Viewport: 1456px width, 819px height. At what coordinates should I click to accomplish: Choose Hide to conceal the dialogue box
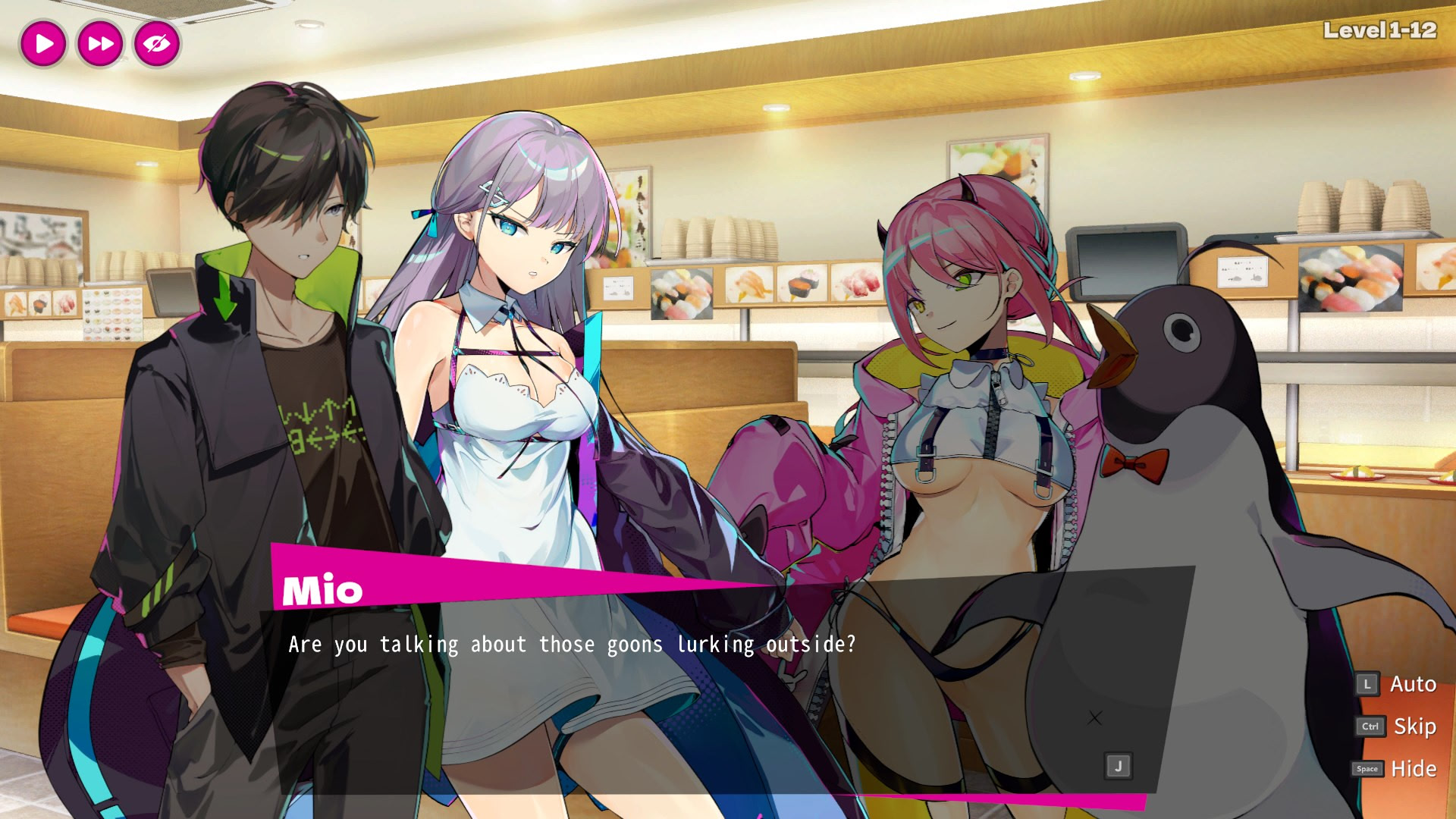click(1413, 769)
